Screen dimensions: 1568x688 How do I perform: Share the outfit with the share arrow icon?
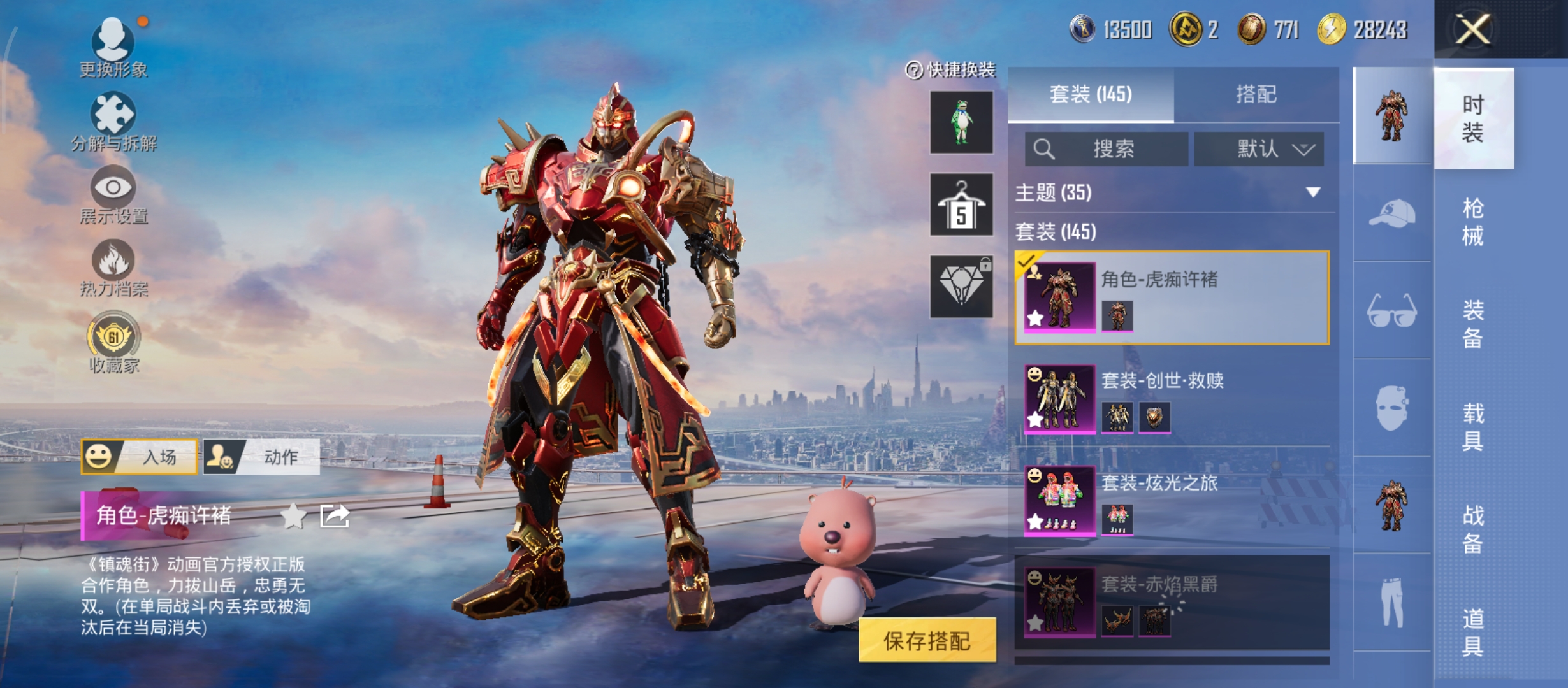pos(335,516)
